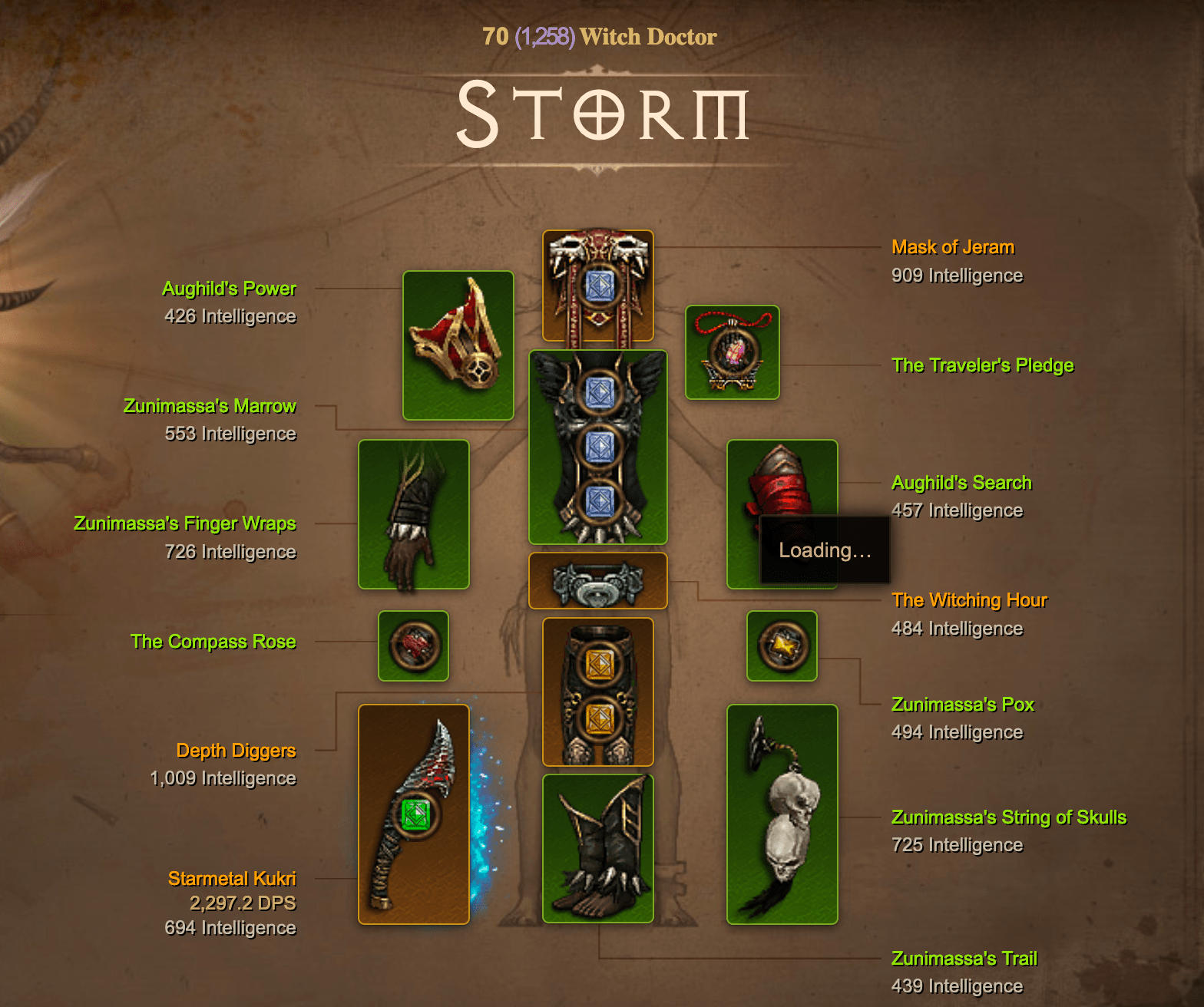This screenshot has height=1007, width=1204.
Task: Follow the Zunimassa's String of Skulls name link
Action: 1008,817
